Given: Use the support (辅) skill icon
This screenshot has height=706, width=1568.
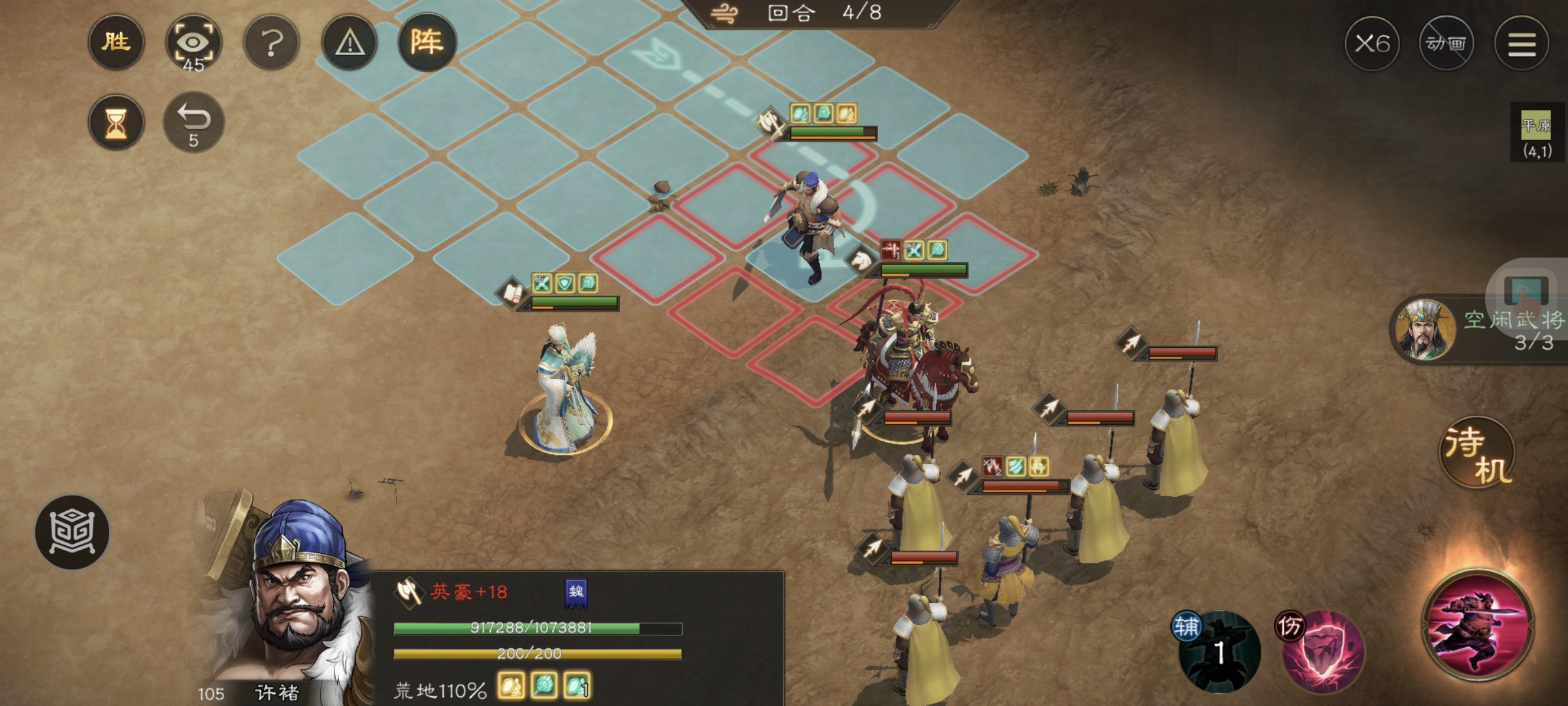Looking at the screenshot, I should click(x=1219, y=651).
